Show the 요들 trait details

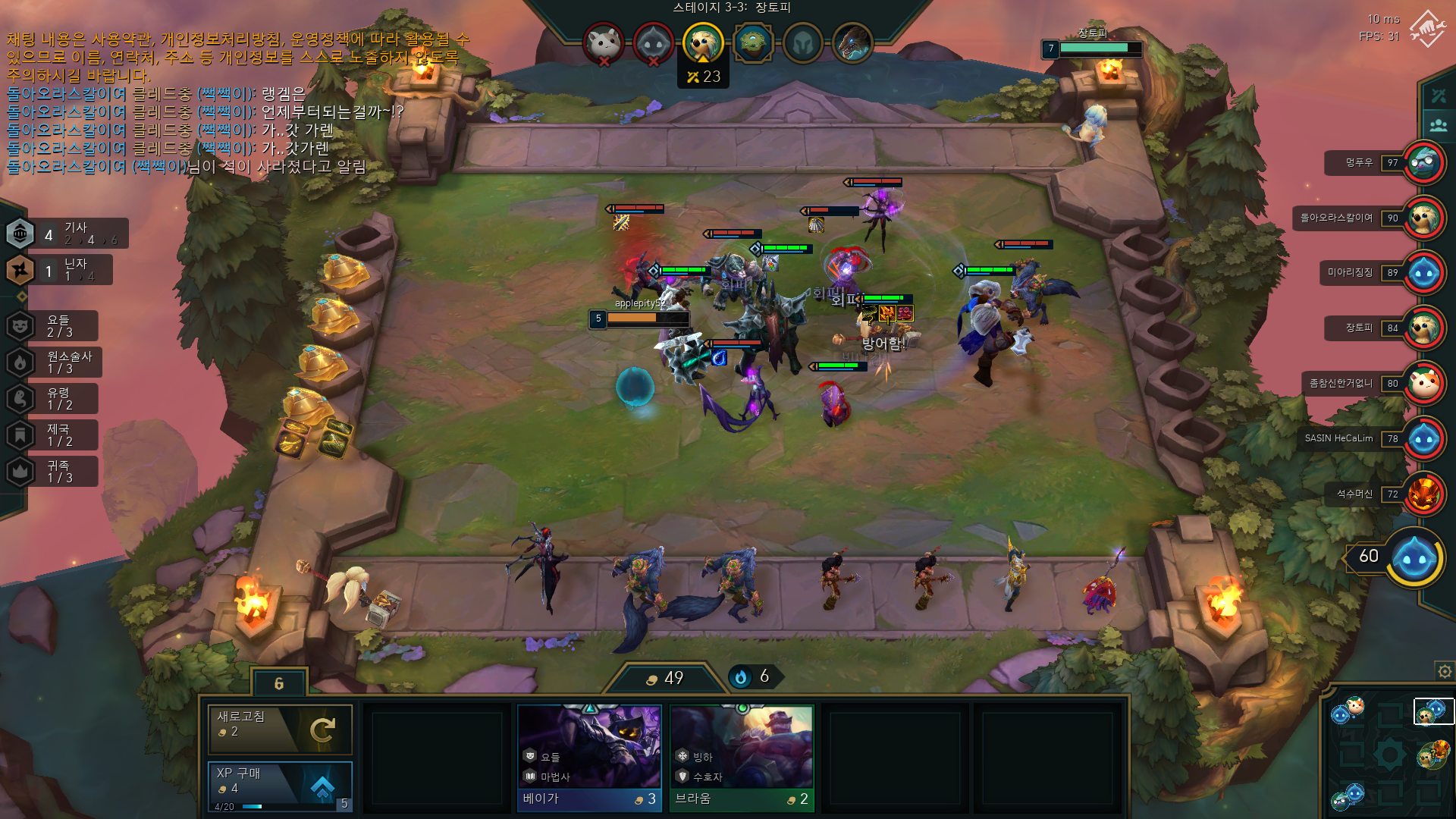tap(52, 326)
